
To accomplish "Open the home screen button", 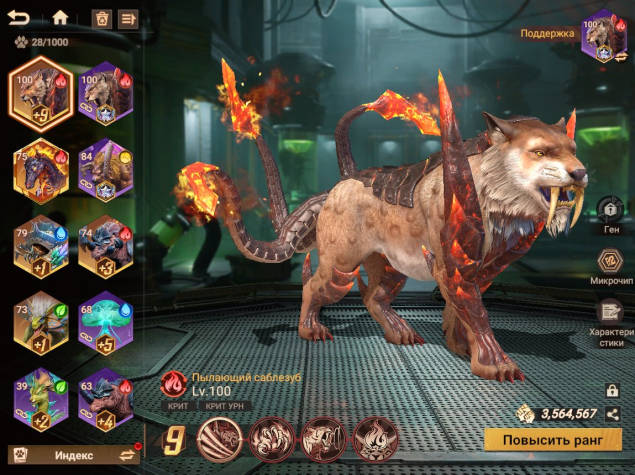I will pos(60,17).
